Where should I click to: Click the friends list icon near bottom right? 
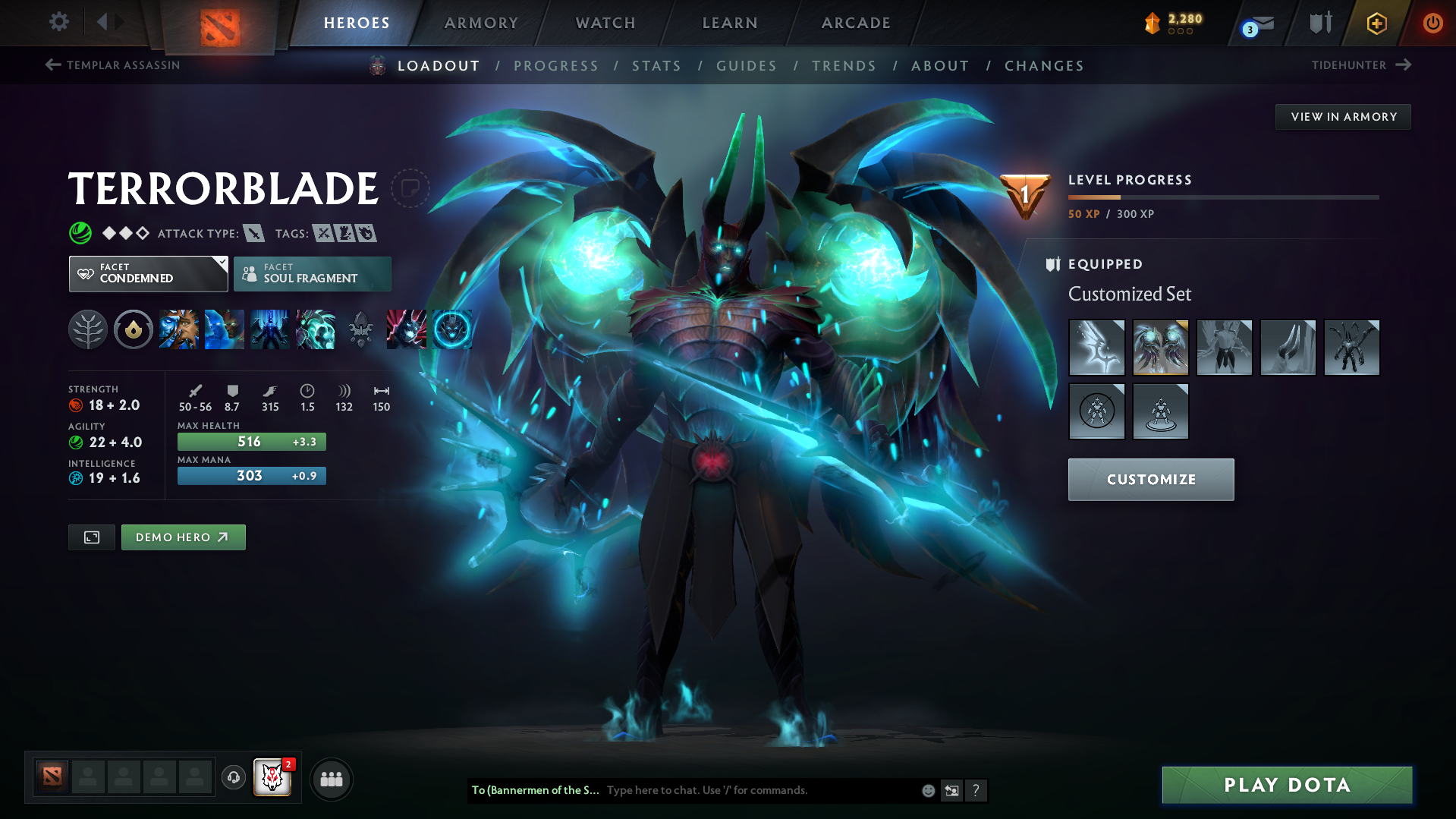[332, 779]
